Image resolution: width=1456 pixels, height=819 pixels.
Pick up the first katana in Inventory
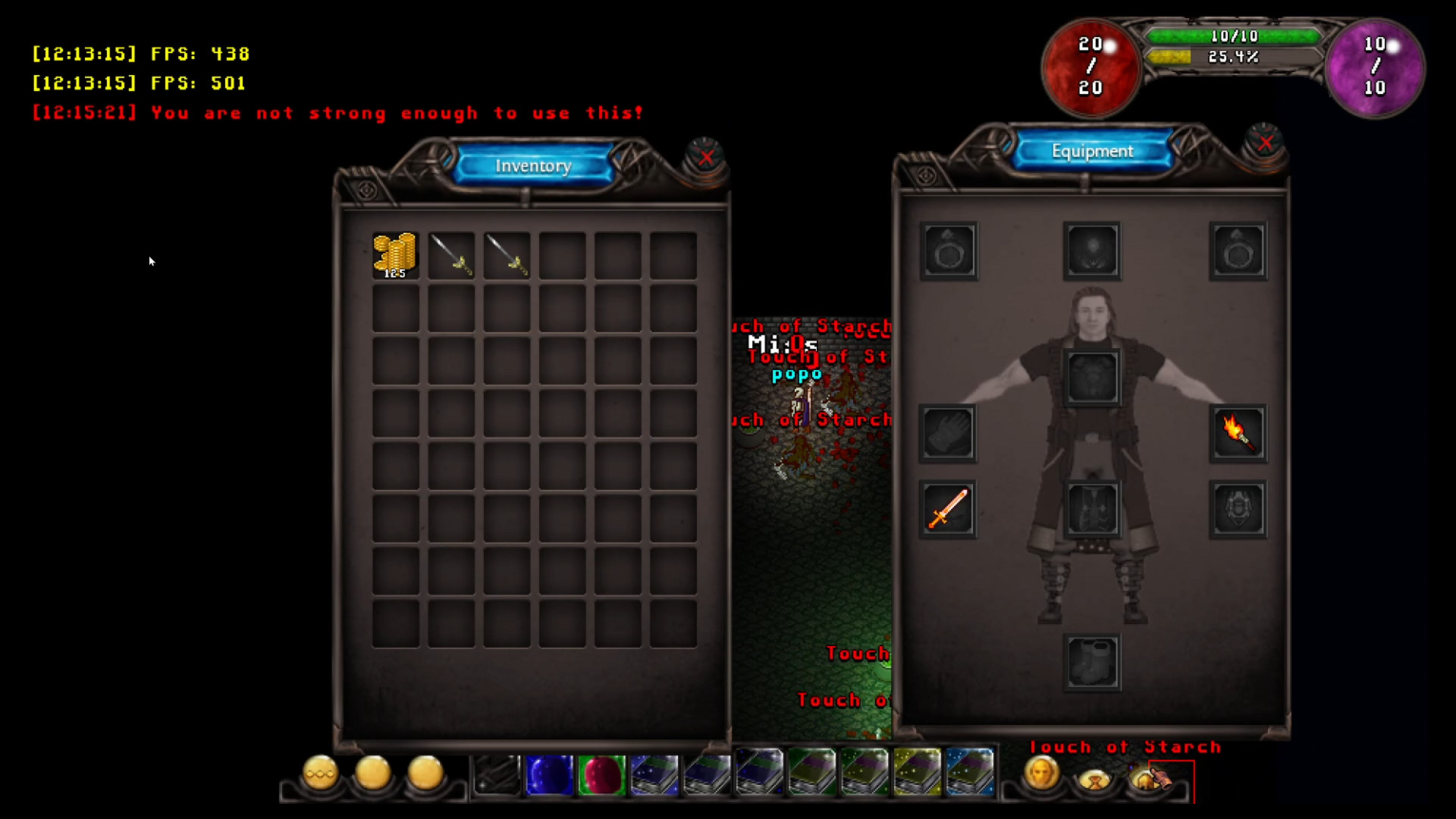point(451,254)
